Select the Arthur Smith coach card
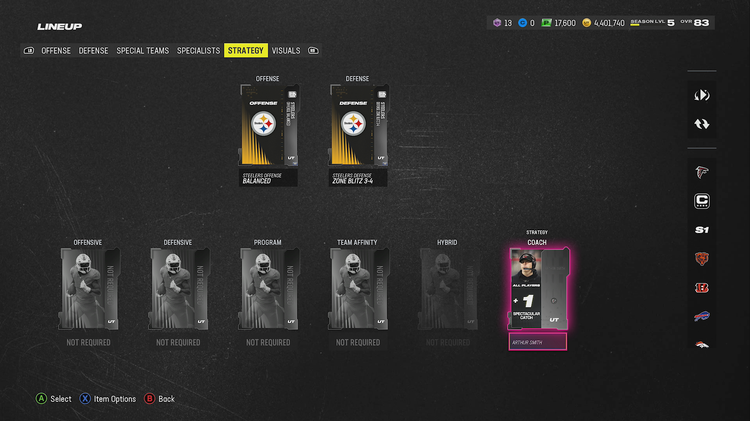The image size is (750, 421). click(x=537, y=289)
